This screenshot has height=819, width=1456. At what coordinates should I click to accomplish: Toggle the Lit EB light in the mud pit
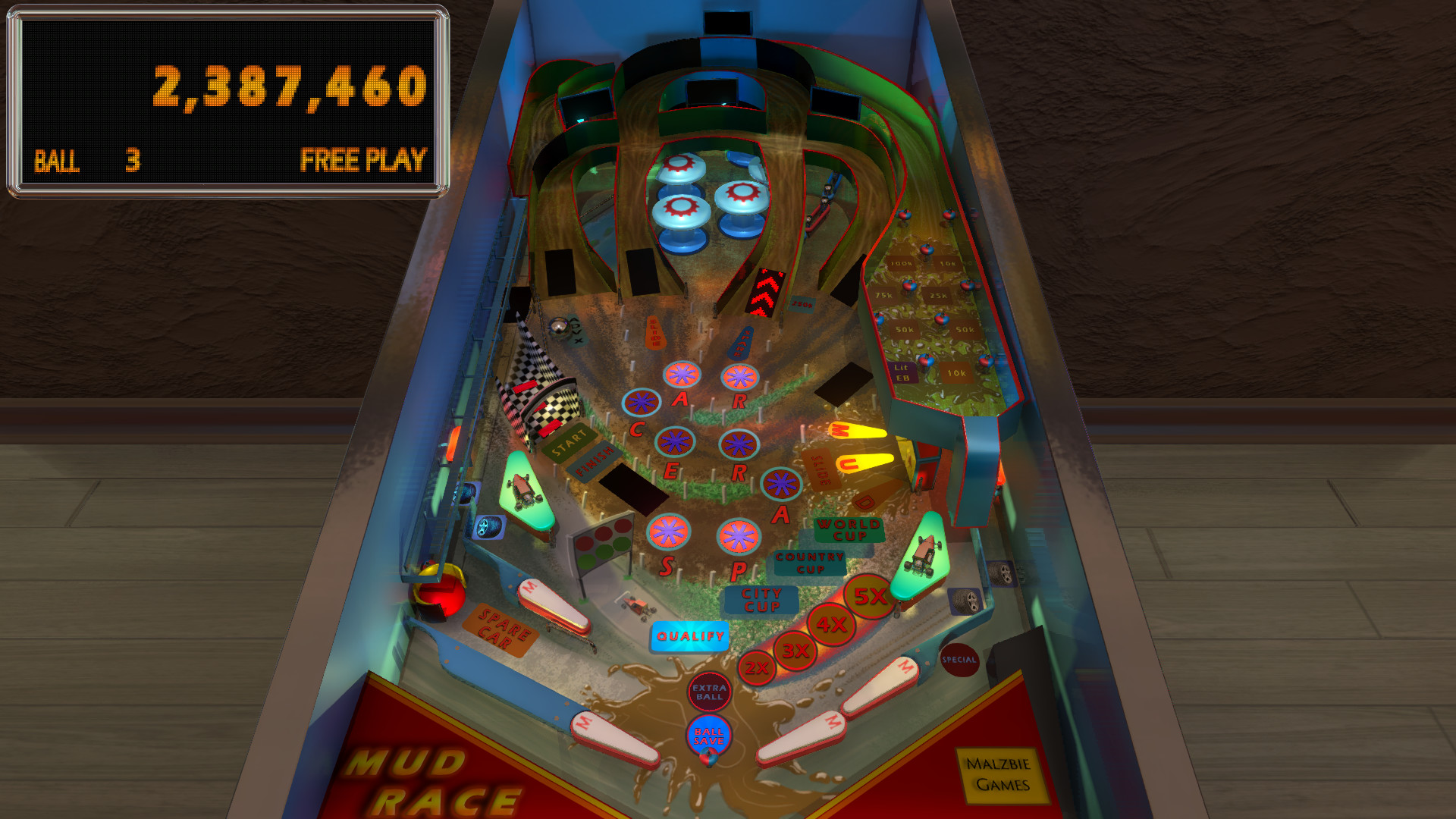902,370
